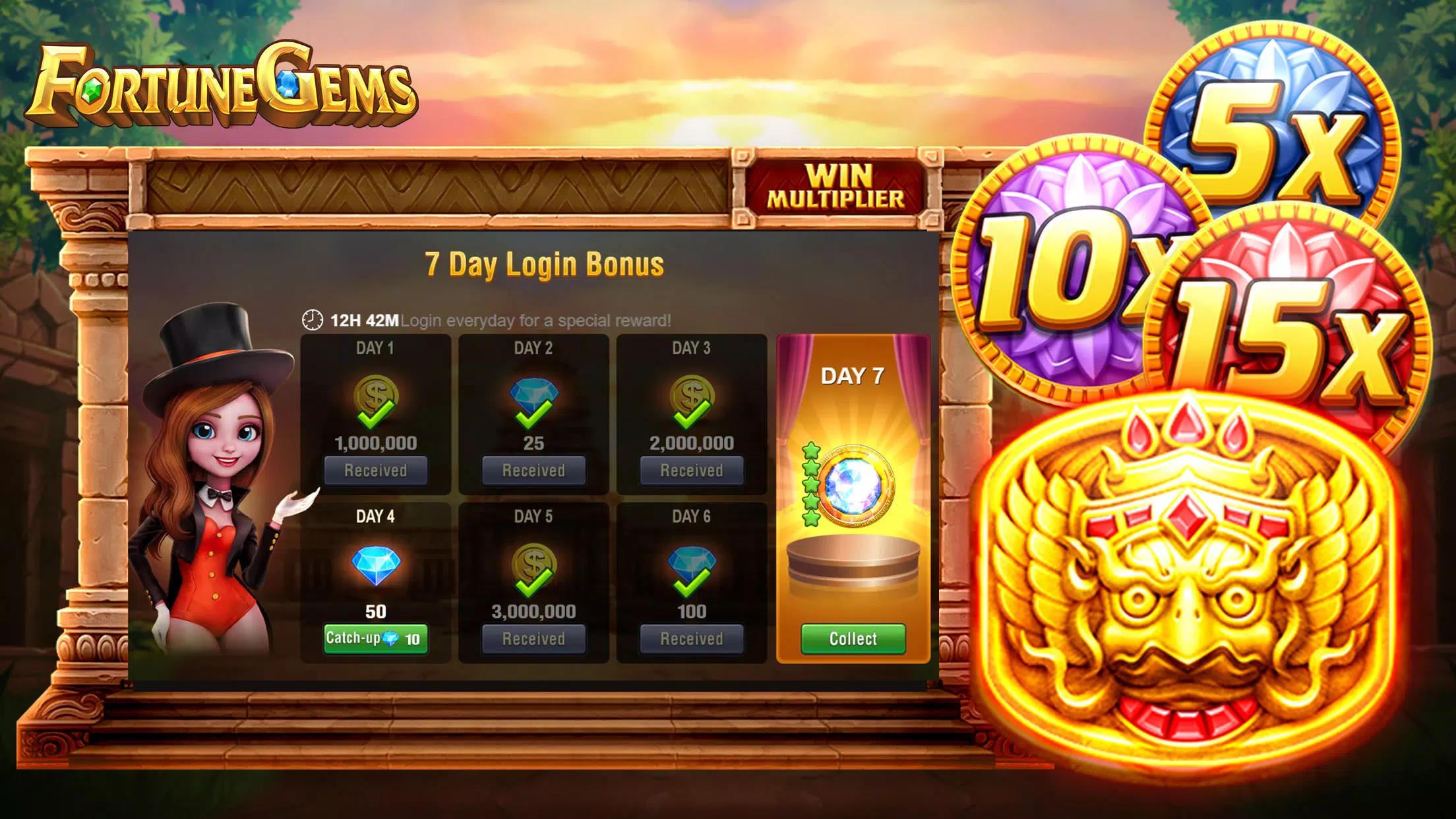The height and width of the screenshot is (819, 1456).
Task: Select the Day 4 blue diamond reward
Action: [x=375, y=565]
